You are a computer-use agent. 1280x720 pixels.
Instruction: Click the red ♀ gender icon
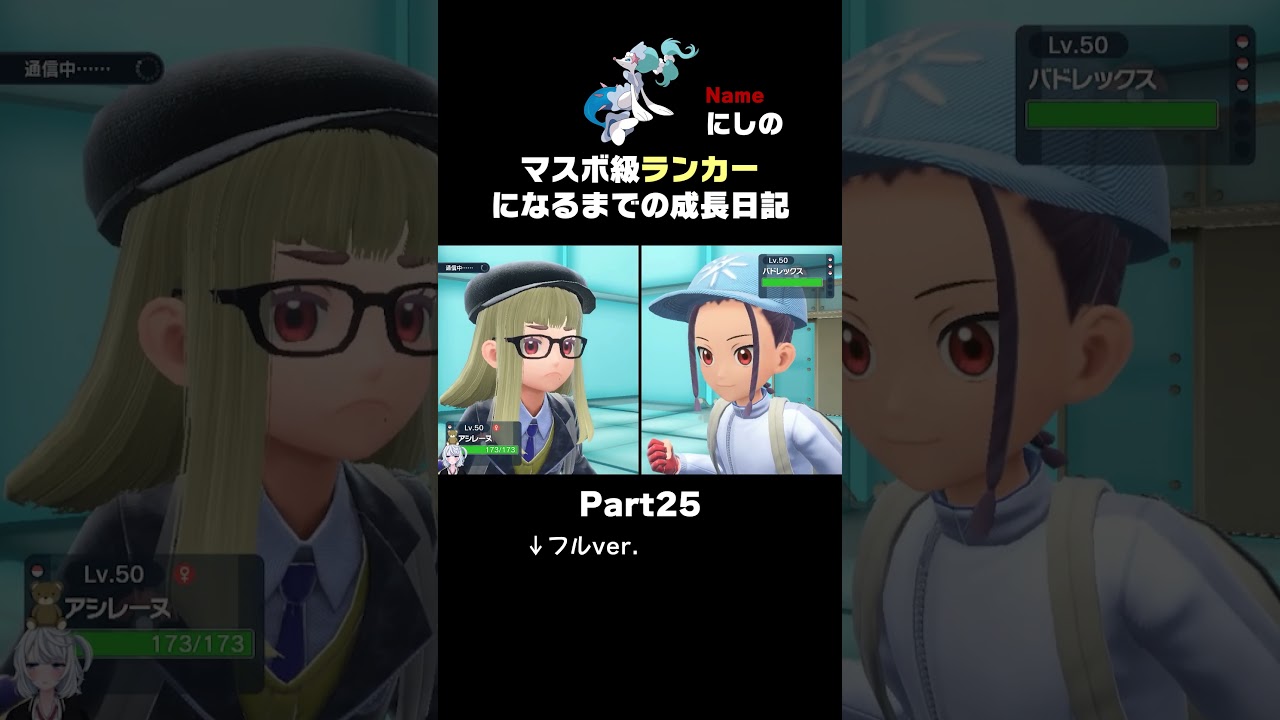[x=185, y=572]
